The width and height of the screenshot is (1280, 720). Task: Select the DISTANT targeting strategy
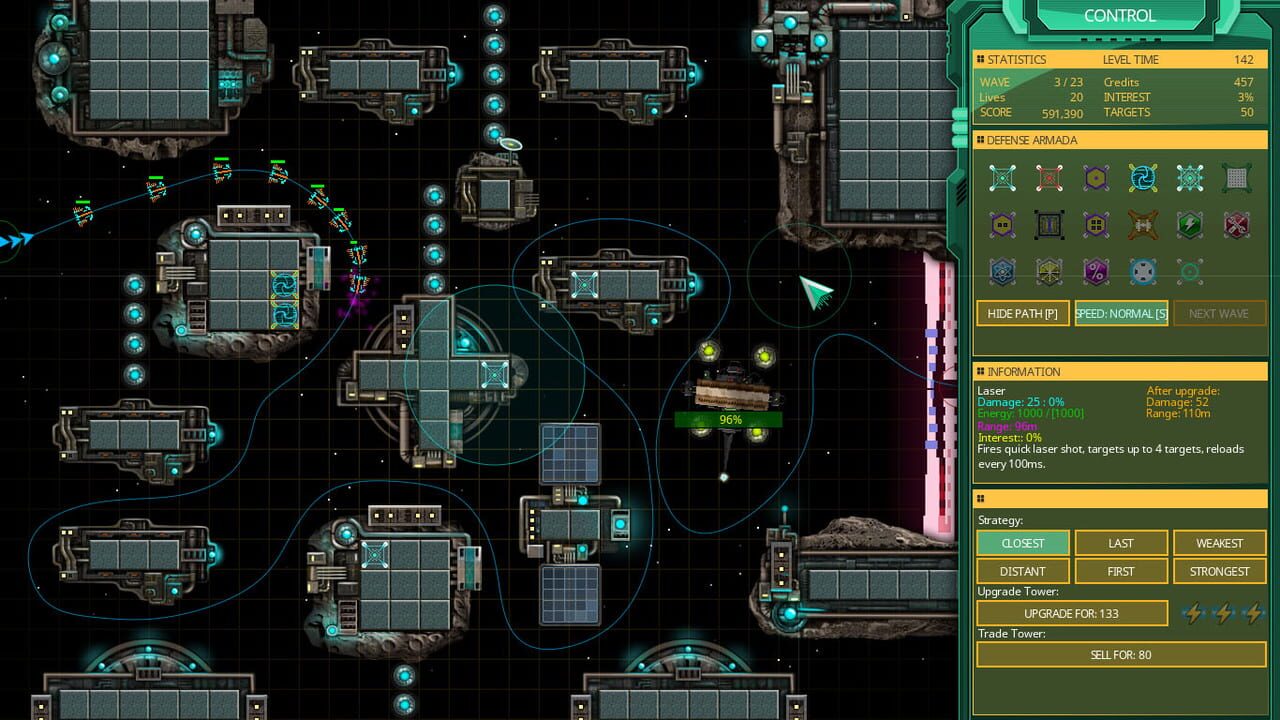click(x=1022, y=571)
